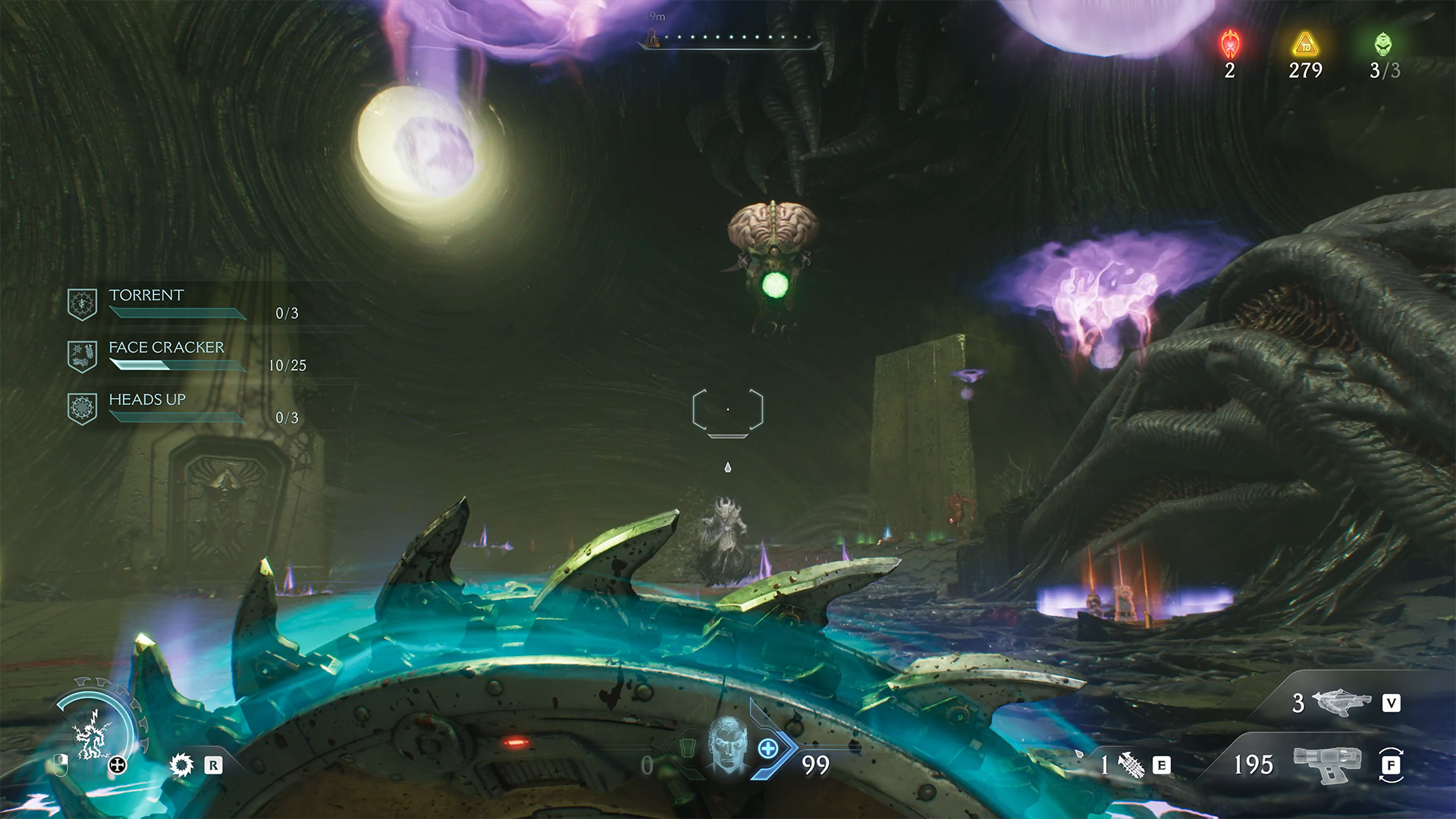
Task: Click the green armor icon beside portrait
Action: click(x=686, y=749)
